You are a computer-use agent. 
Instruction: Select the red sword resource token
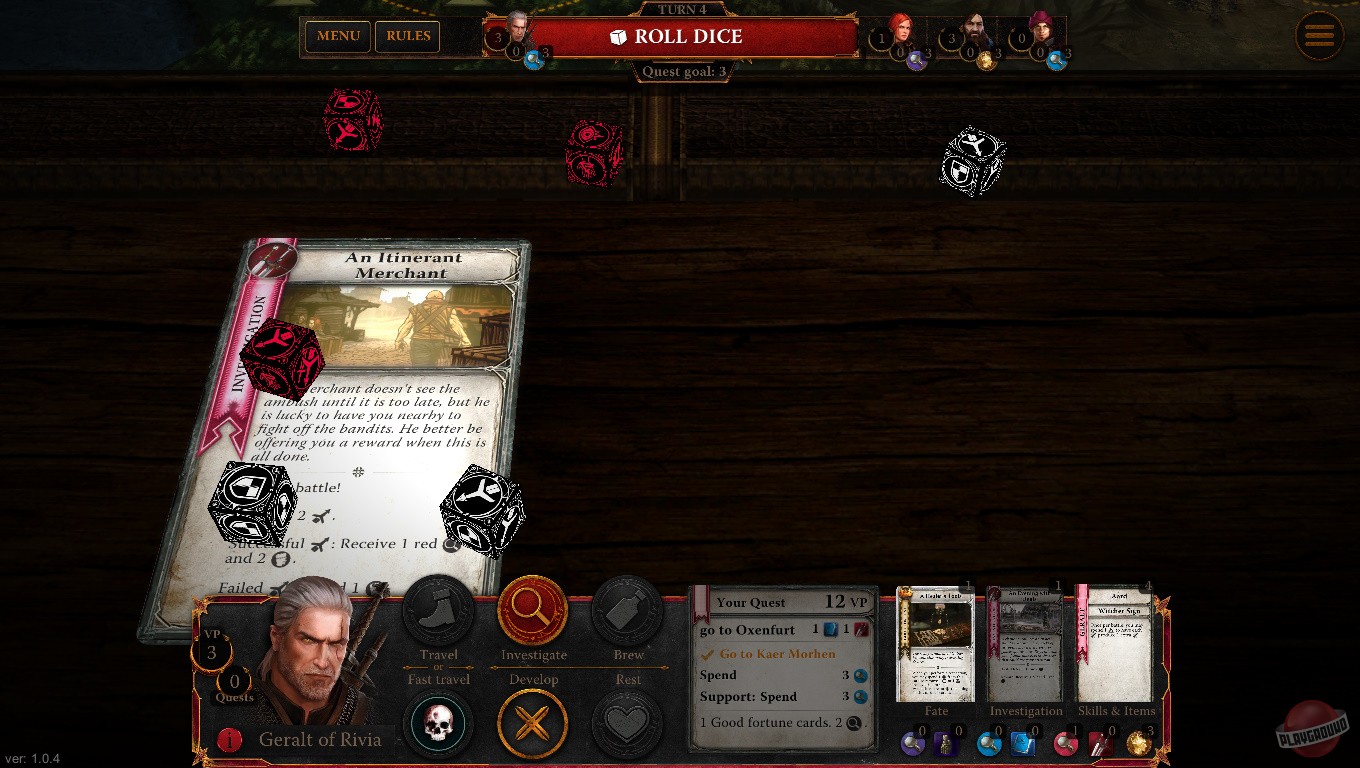click(x=1103, y=745)
